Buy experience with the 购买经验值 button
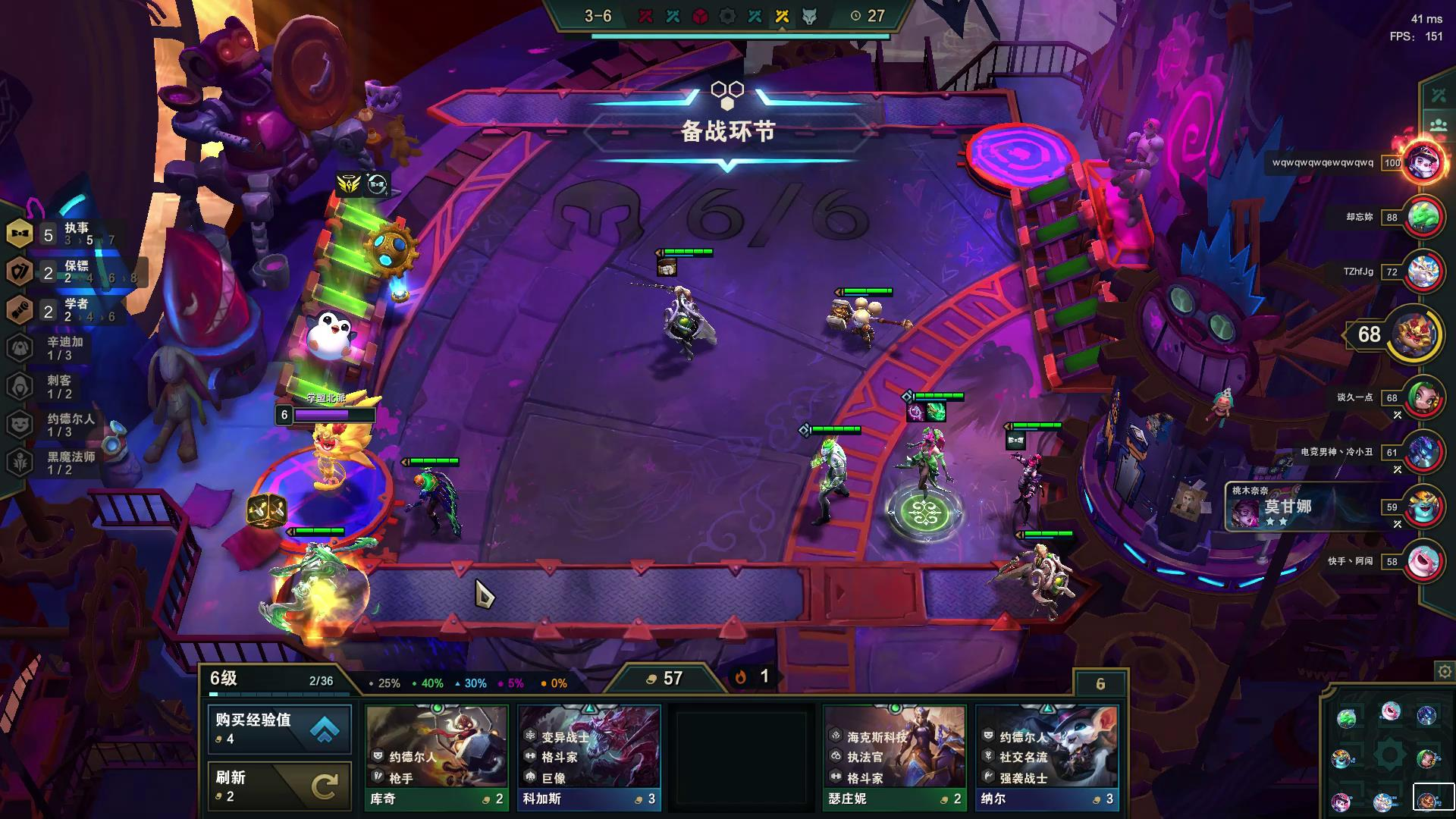Image resolution: width=1456 pixels, height=819 pixels. [x=279, y=728]
